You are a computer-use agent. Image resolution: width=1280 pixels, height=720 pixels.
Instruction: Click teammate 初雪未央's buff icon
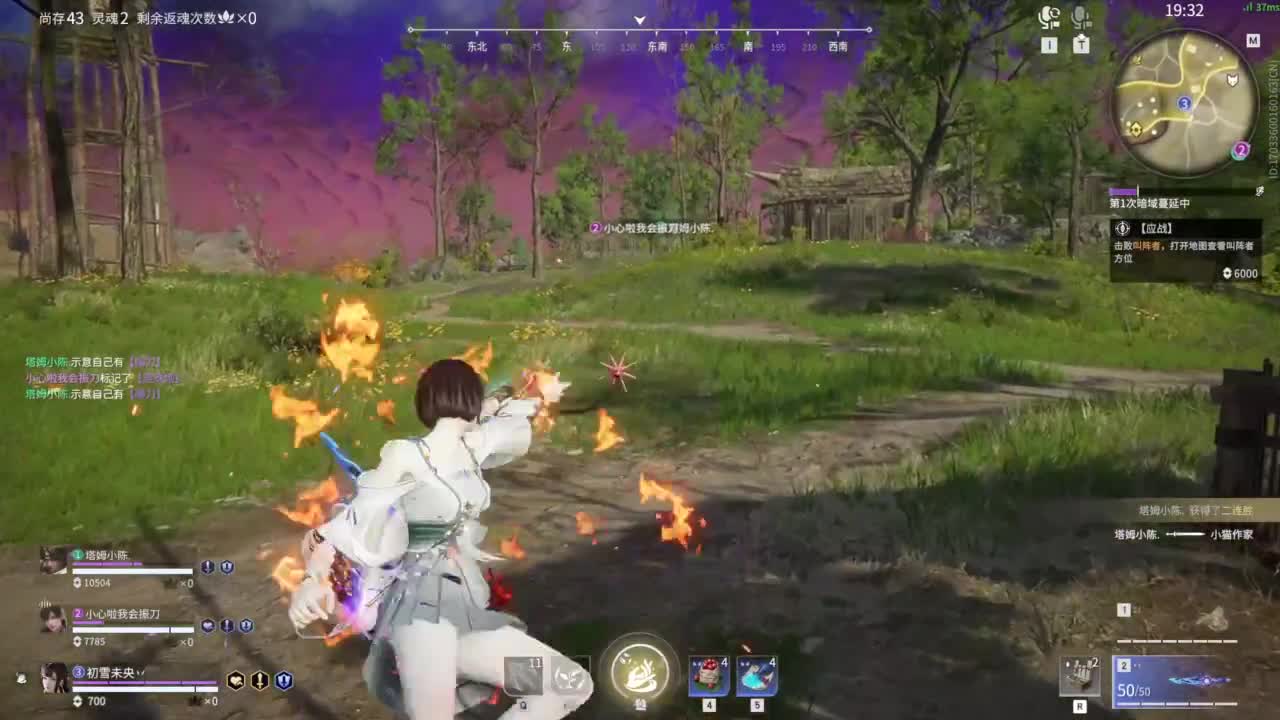pos(237,681)
